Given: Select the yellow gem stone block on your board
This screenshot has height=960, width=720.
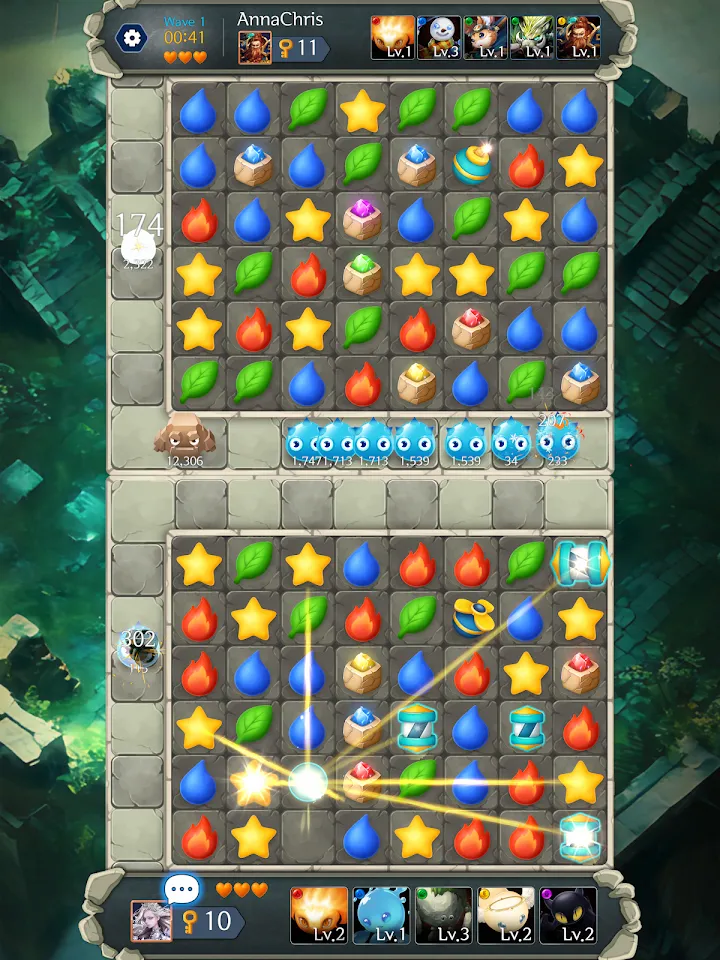Looking at the screenshot, I should (x=362, y=673).
